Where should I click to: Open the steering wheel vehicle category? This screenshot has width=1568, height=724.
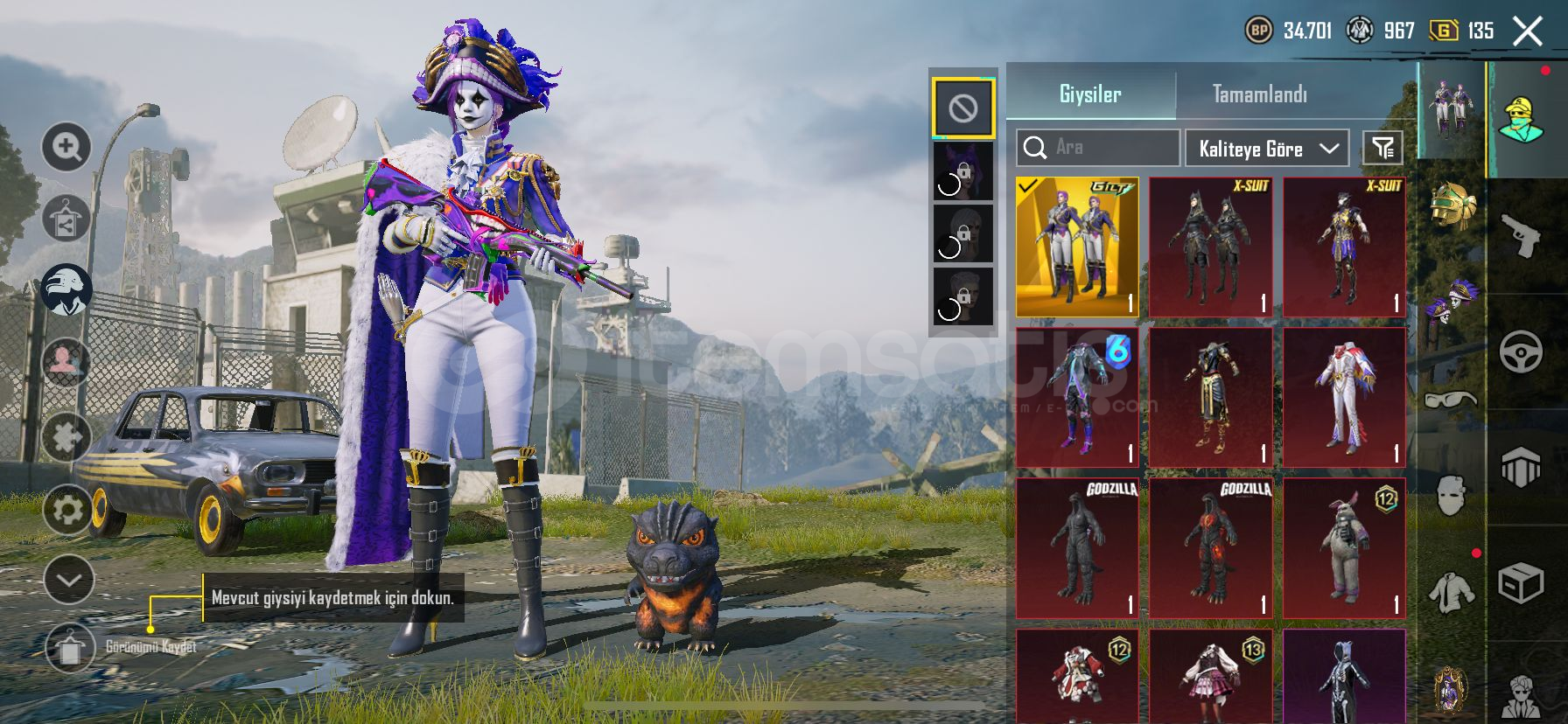[1521, 352]
